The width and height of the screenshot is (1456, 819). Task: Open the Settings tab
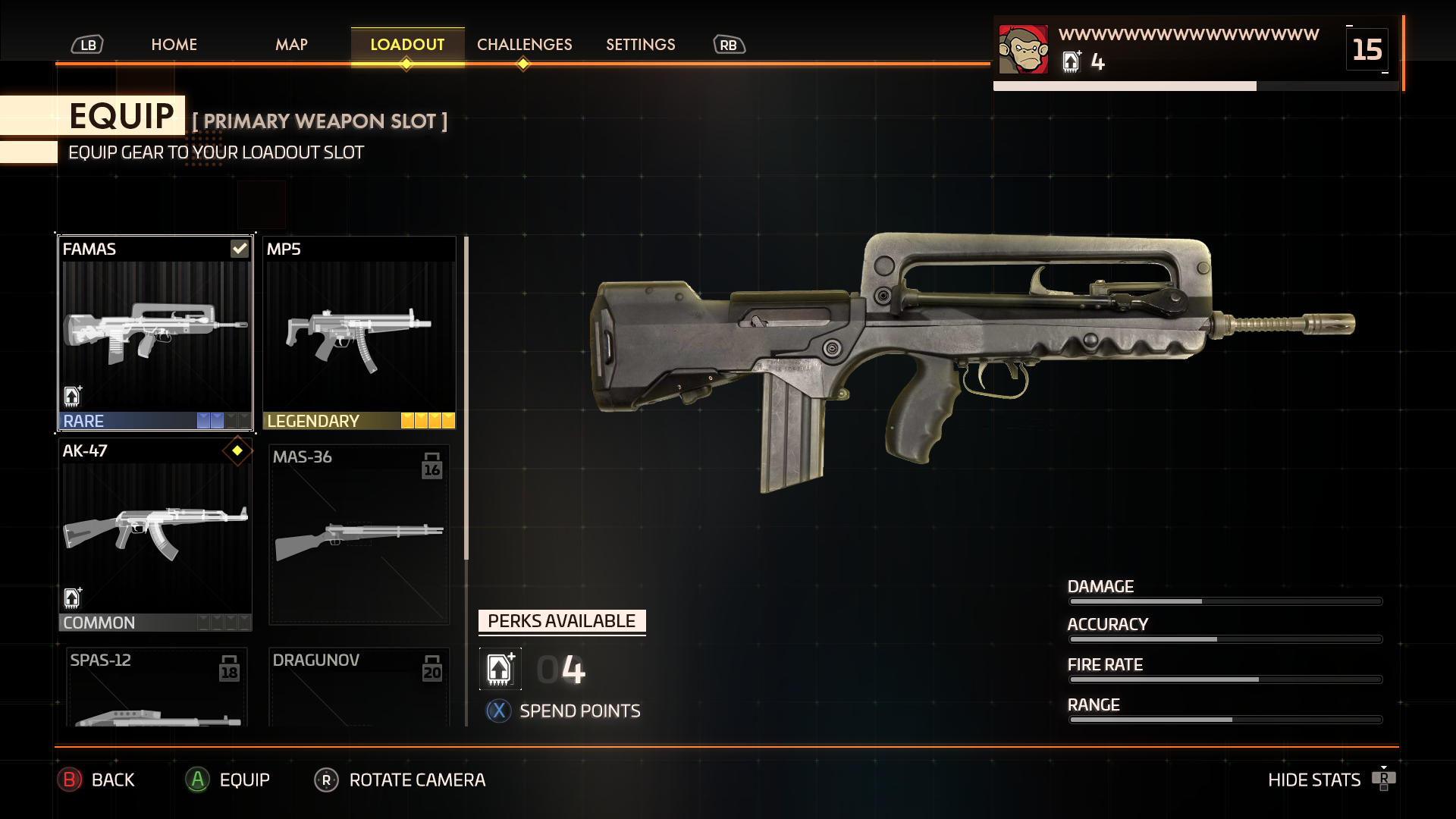(640, 45)
